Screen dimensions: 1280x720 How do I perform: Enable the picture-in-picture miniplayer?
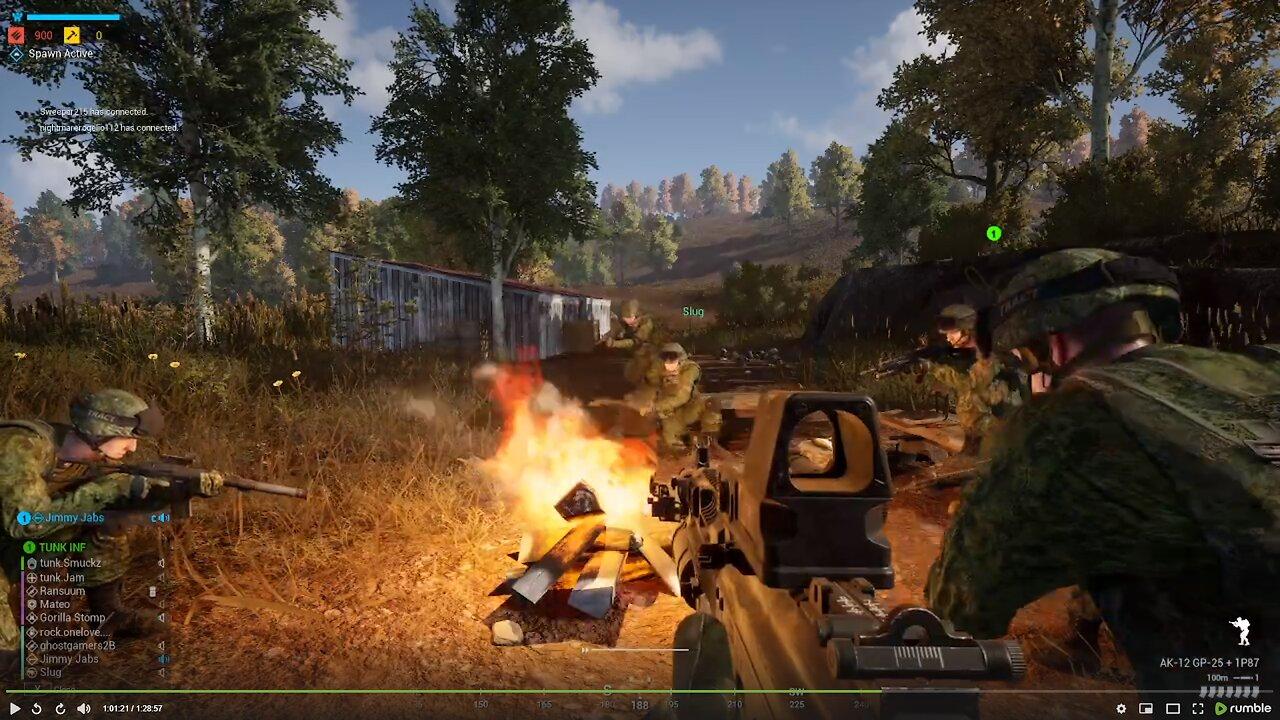click(x=1145, y=708)
